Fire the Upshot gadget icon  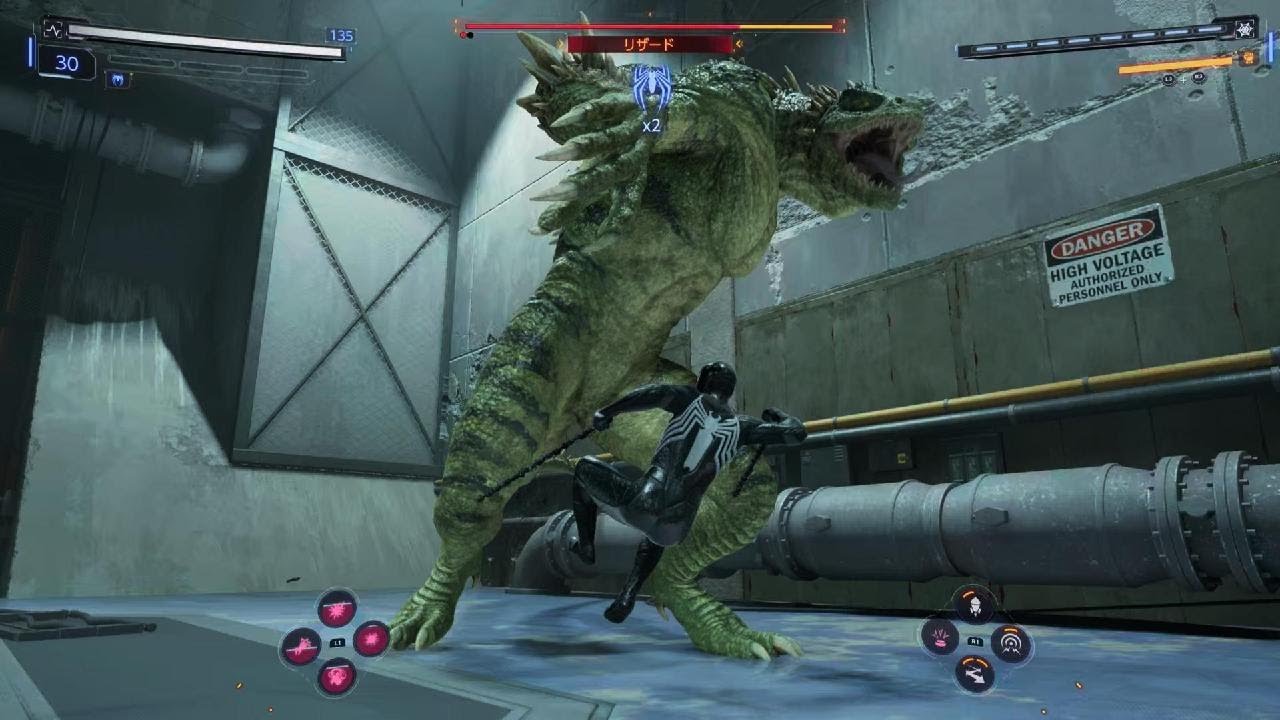coord(974,604)
